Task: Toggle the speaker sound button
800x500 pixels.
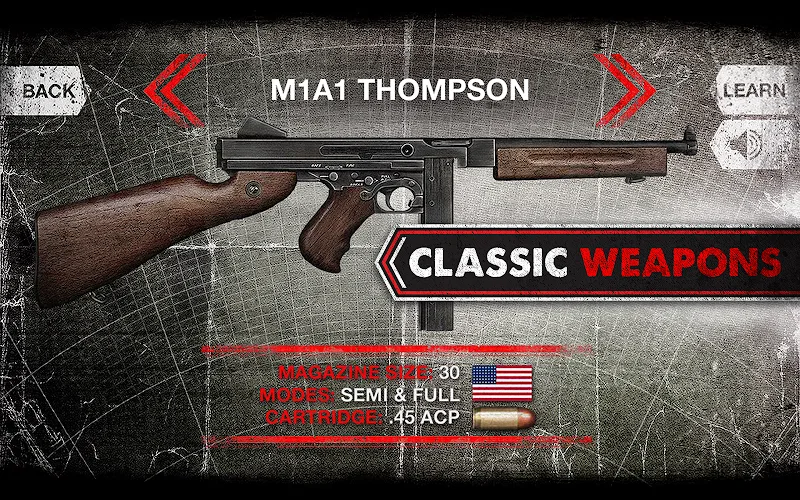Action: (750, 147)
